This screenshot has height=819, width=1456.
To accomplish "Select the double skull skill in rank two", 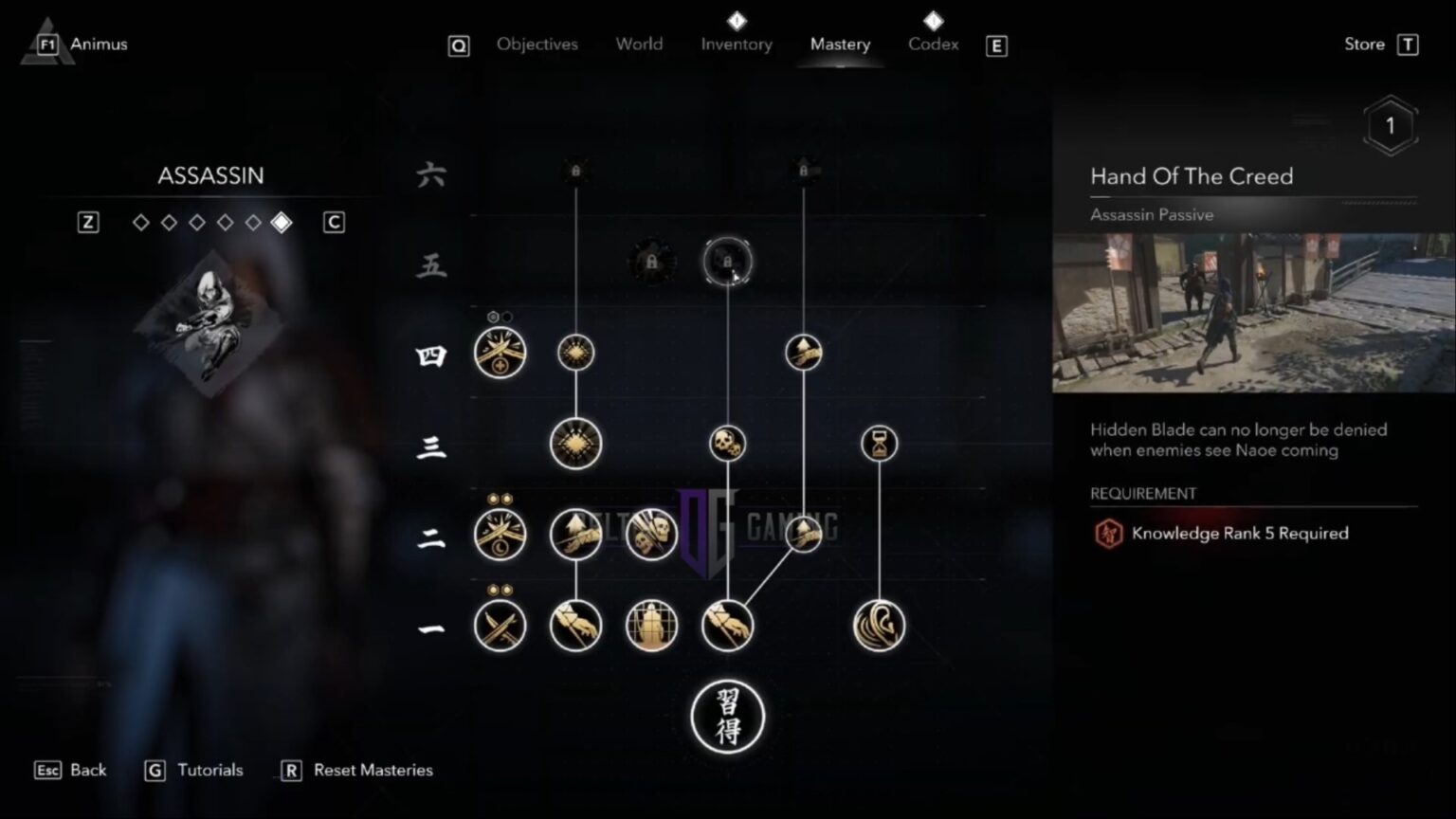I will tap(651, 533).
